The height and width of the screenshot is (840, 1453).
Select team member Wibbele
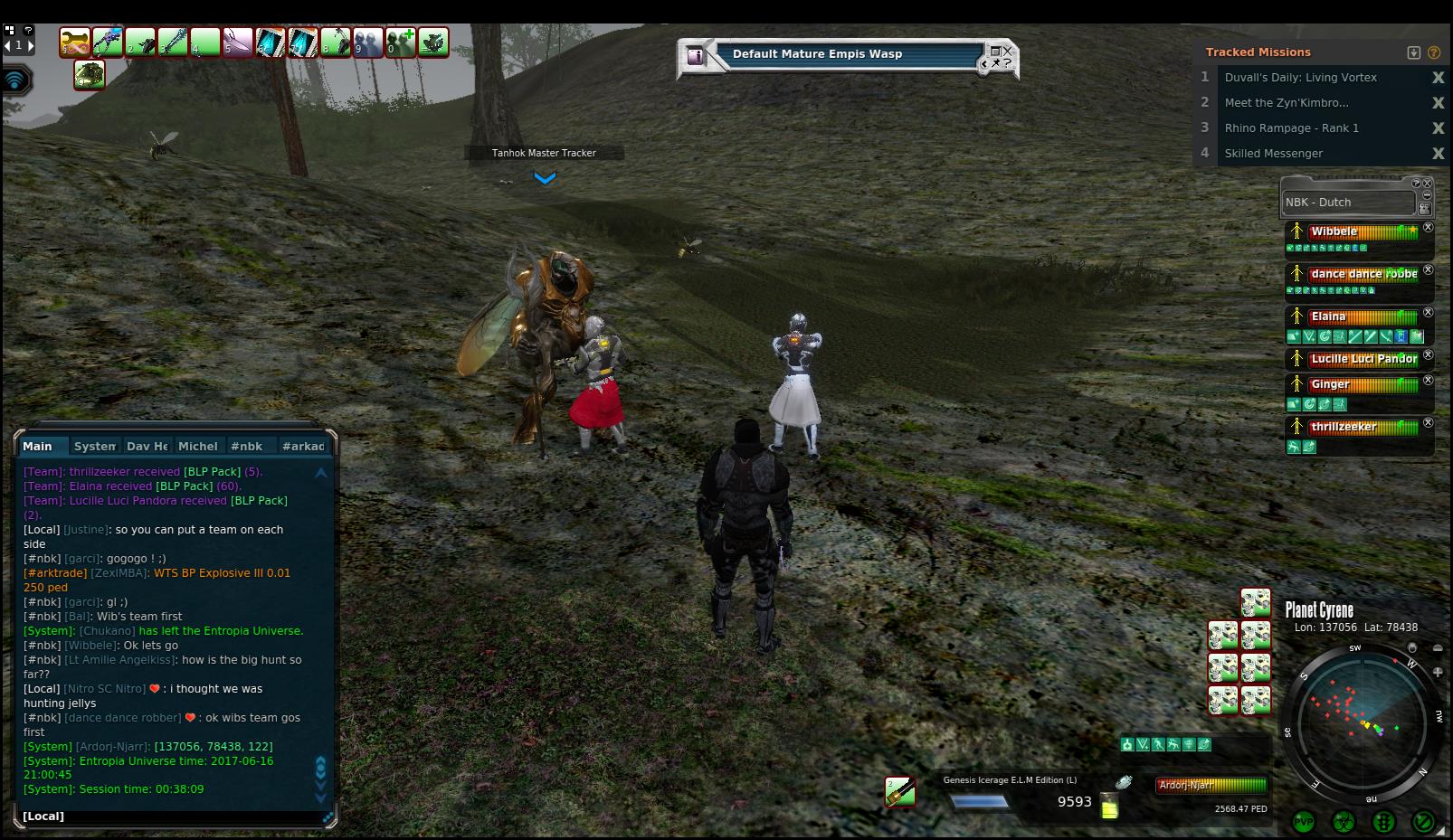click(x=1334, y=231)
